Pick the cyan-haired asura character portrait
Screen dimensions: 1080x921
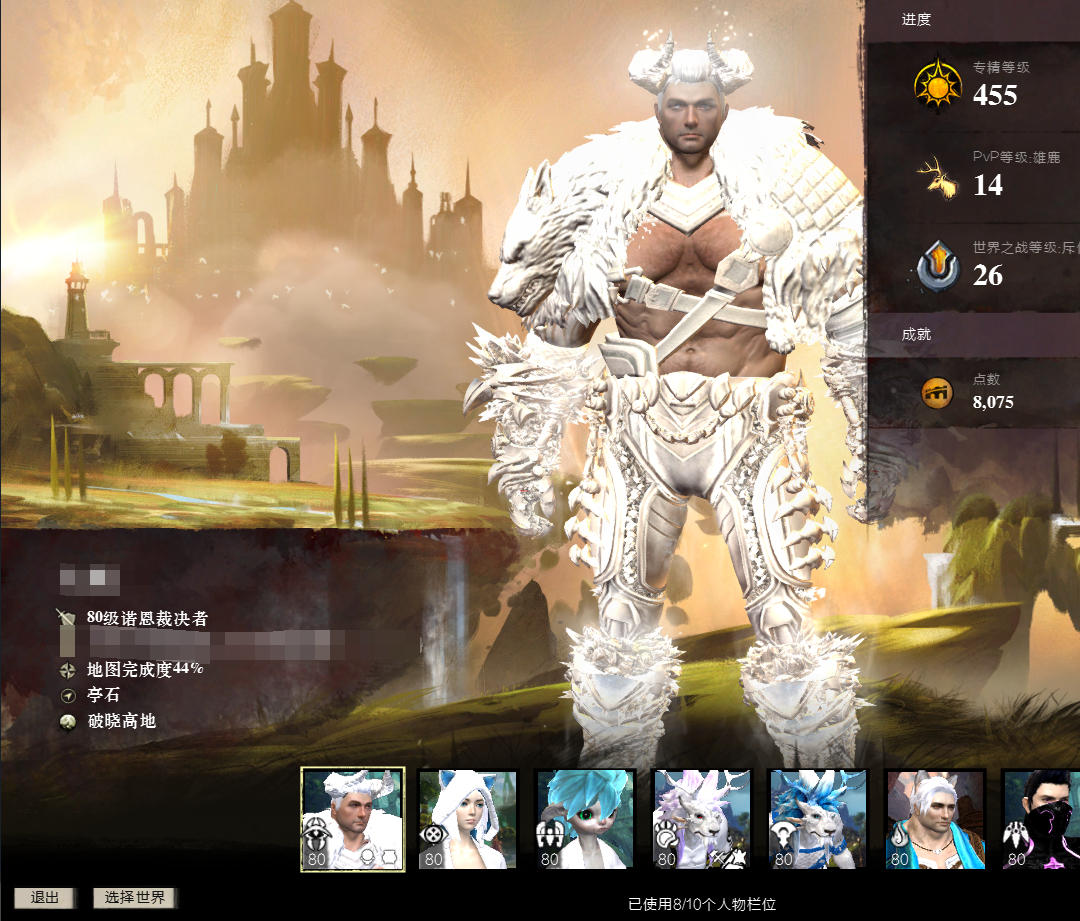pos(584,819)
